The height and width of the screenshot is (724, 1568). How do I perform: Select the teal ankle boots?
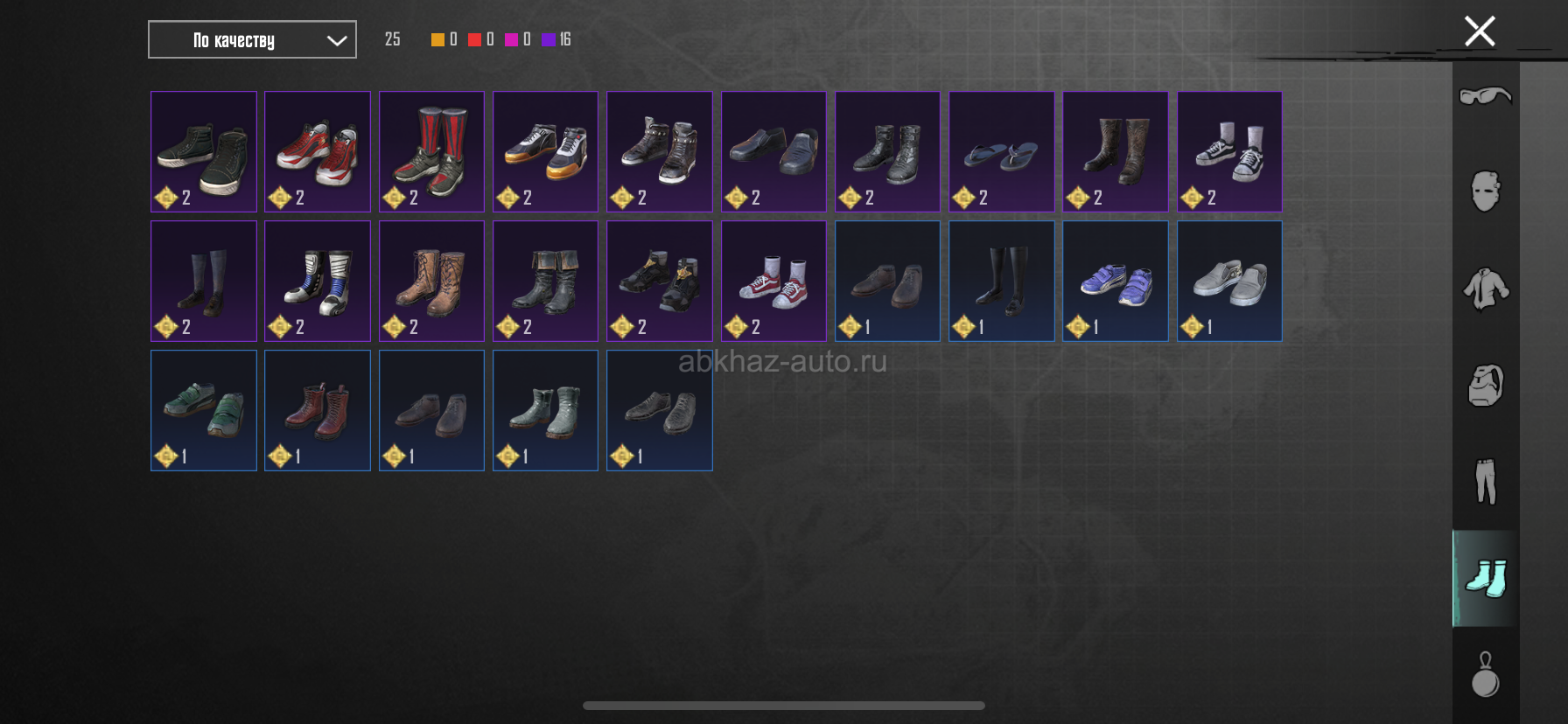(545, 410)
